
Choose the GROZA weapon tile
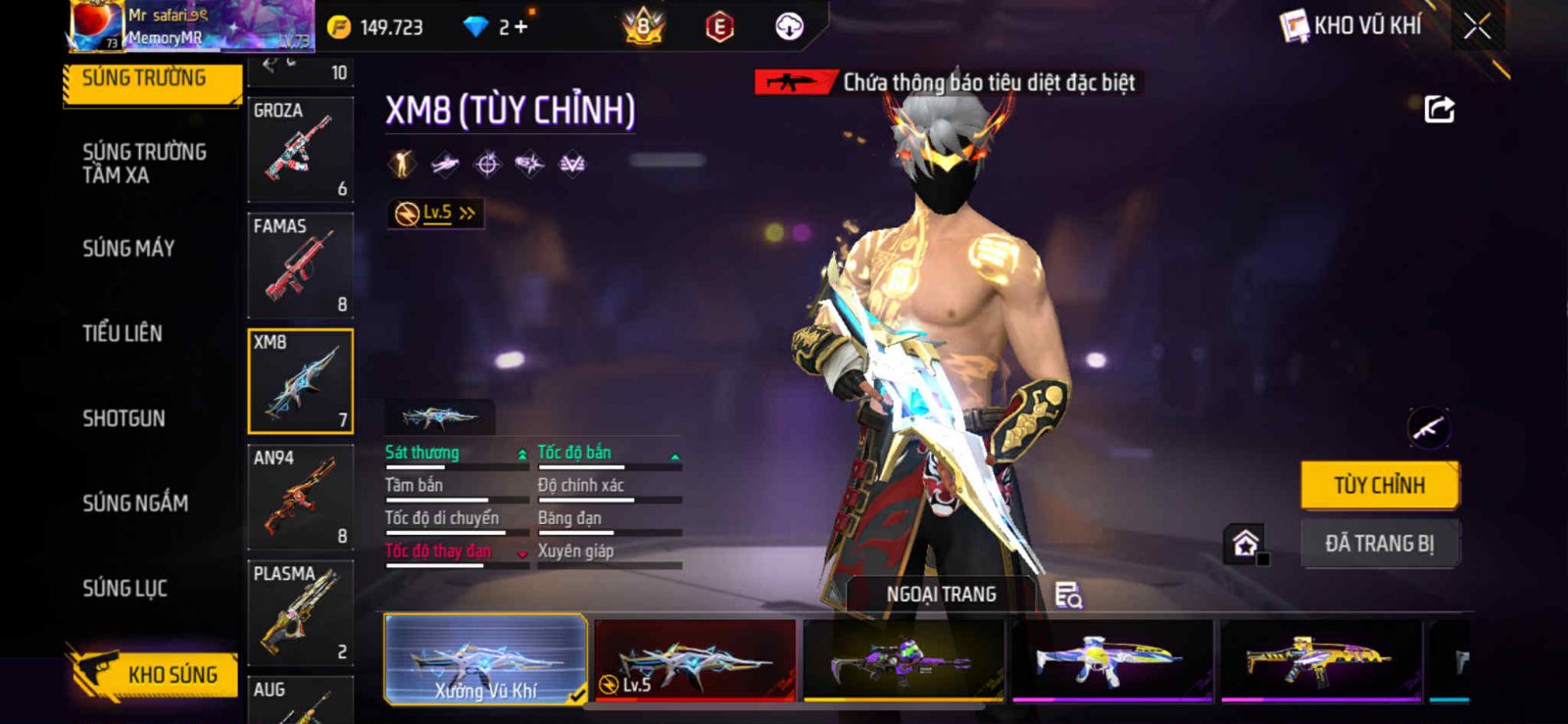[x=300, y=149]
